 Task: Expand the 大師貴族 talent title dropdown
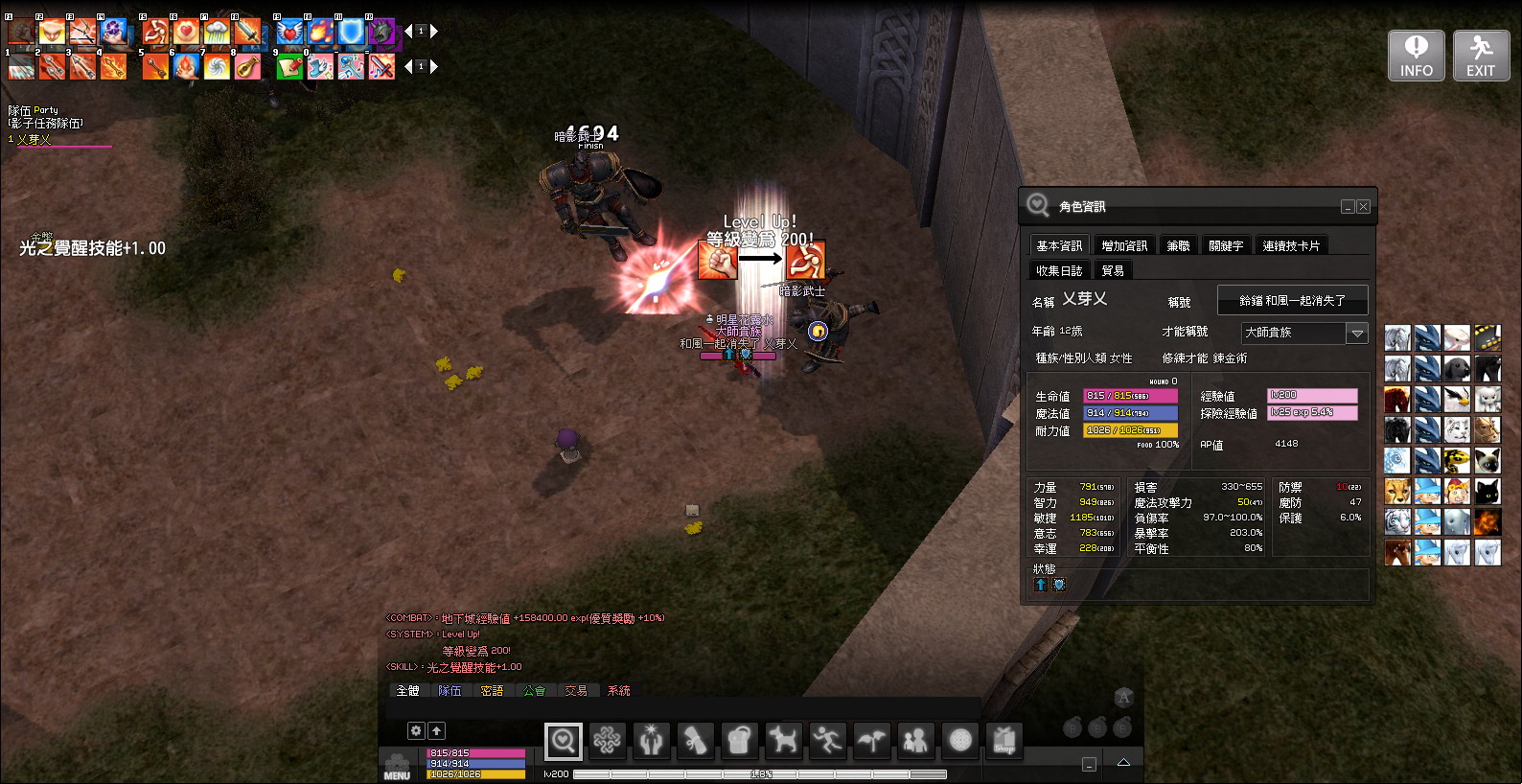click(1357, 334)
